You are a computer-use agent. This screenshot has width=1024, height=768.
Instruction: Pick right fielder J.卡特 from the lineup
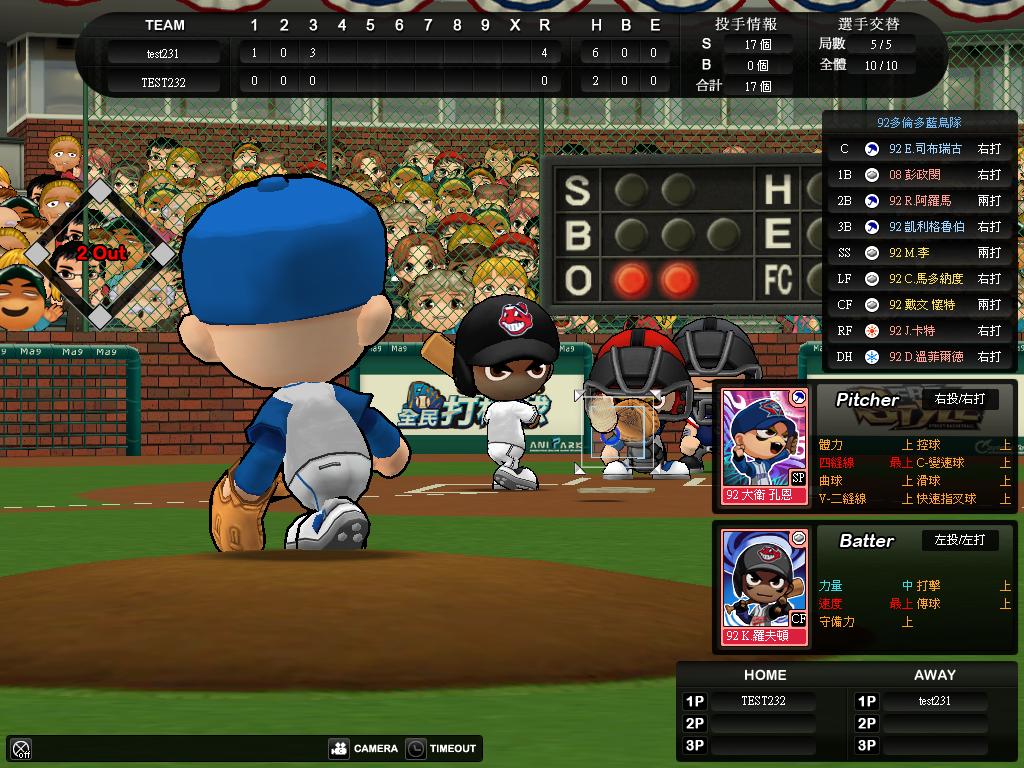(x=918, y=331)
